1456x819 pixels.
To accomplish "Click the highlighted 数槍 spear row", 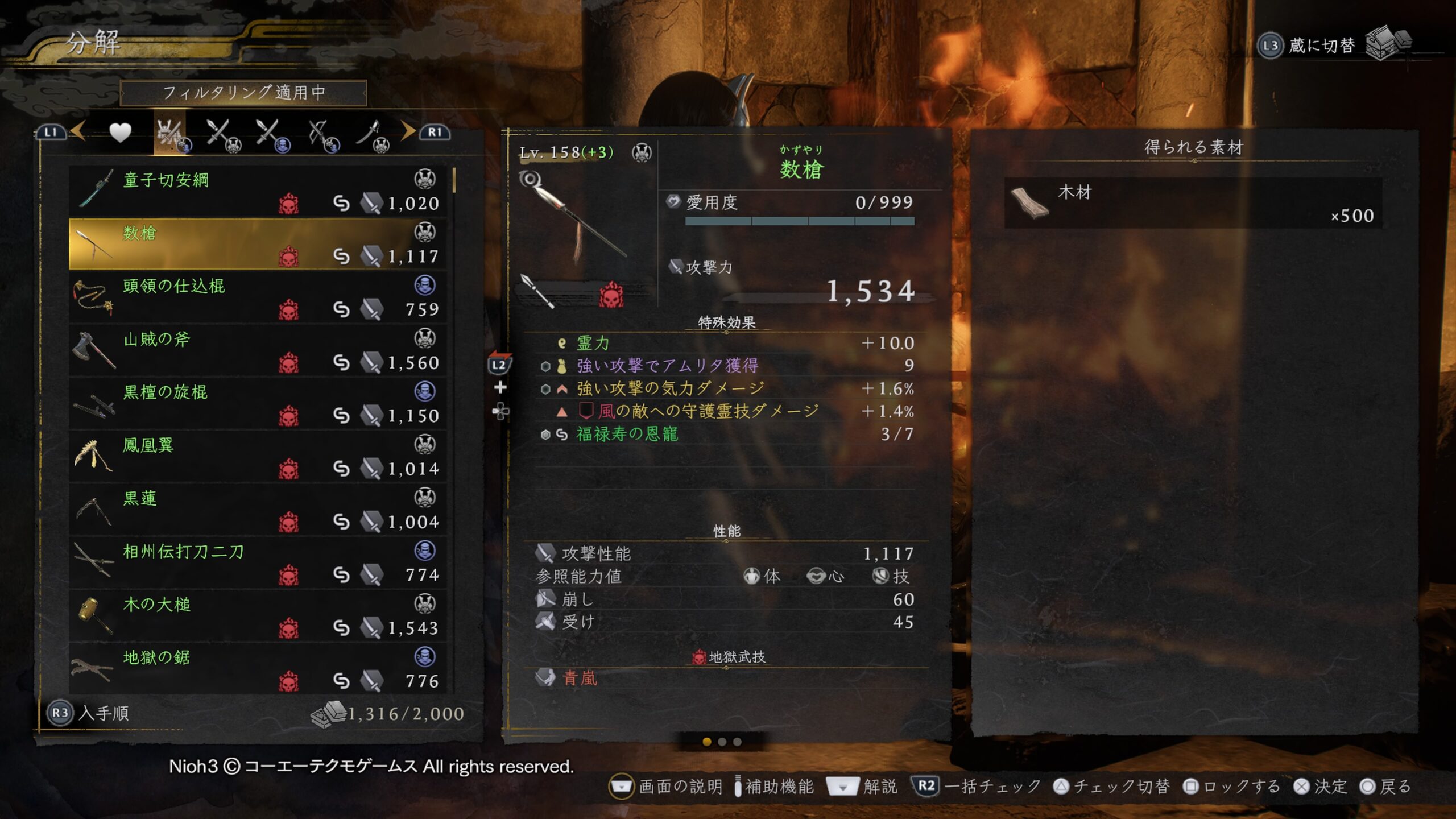I will (x=257, y=245).
